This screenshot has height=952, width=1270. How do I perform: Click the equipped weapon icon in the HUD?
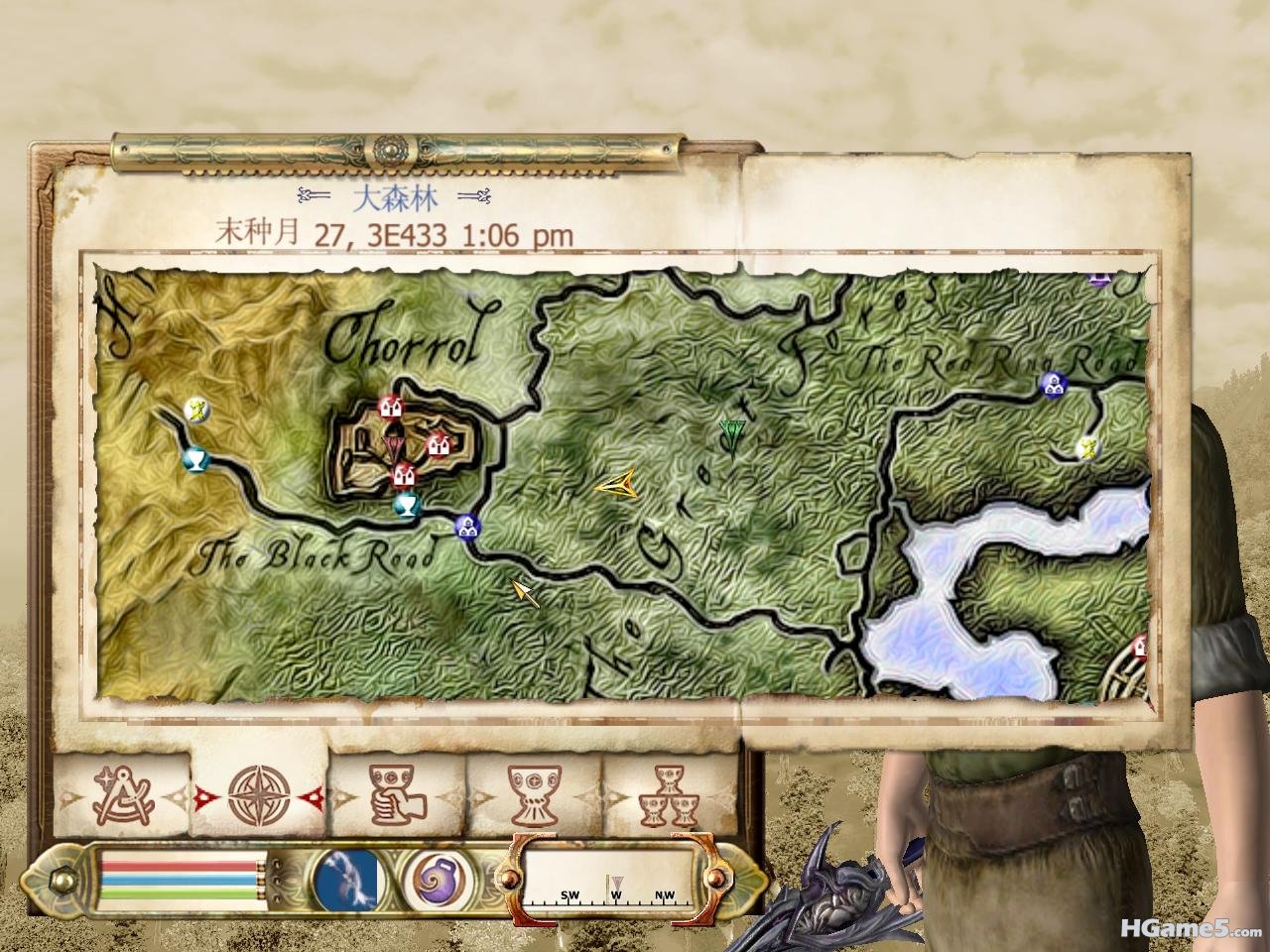click(x=346, y=880)
